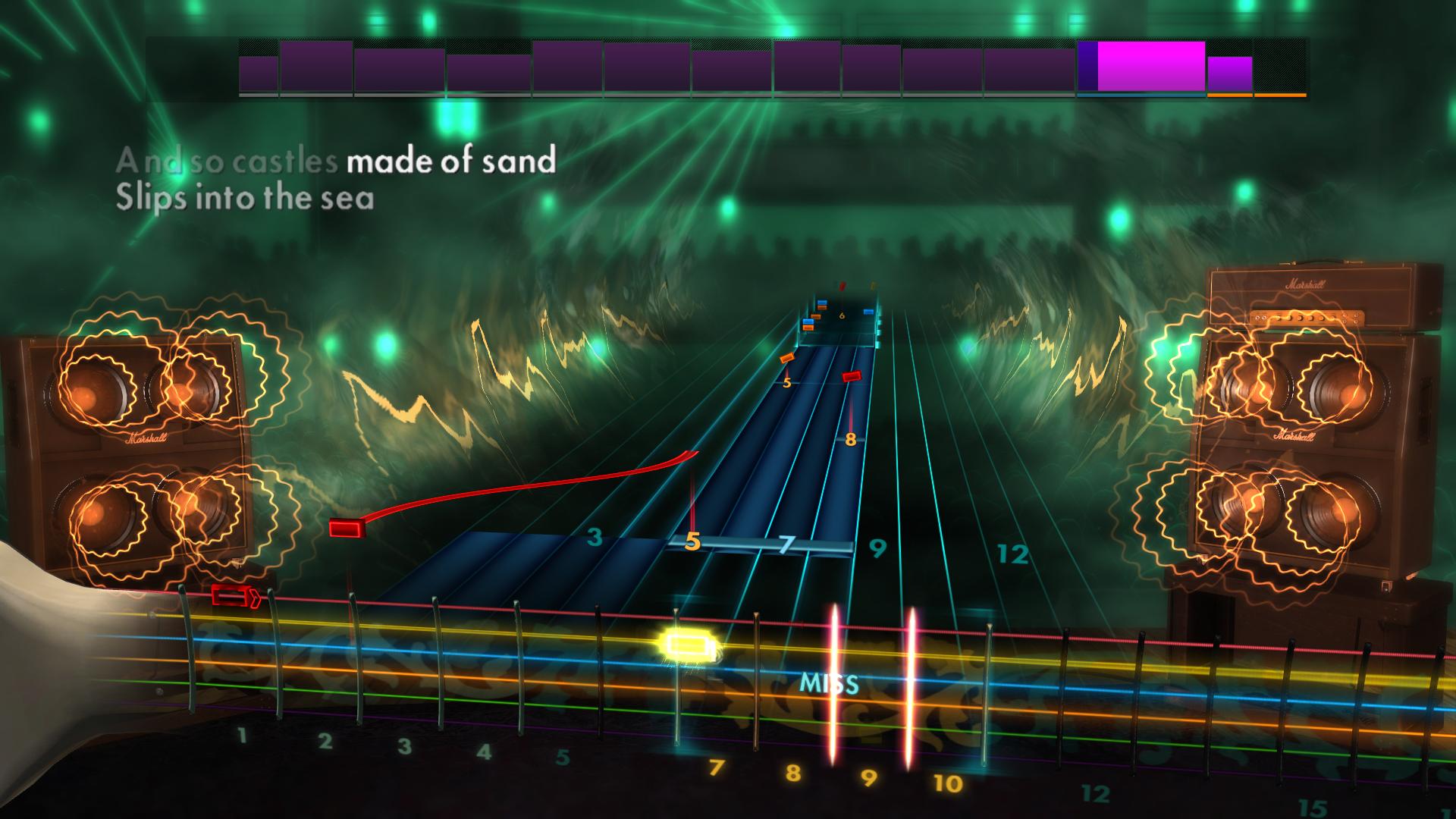Image resolution: width=1456 pixels, height=819 pixels.
Task: Click the lyric line 'And so castles made of sand'
Action: coord(337,161)
